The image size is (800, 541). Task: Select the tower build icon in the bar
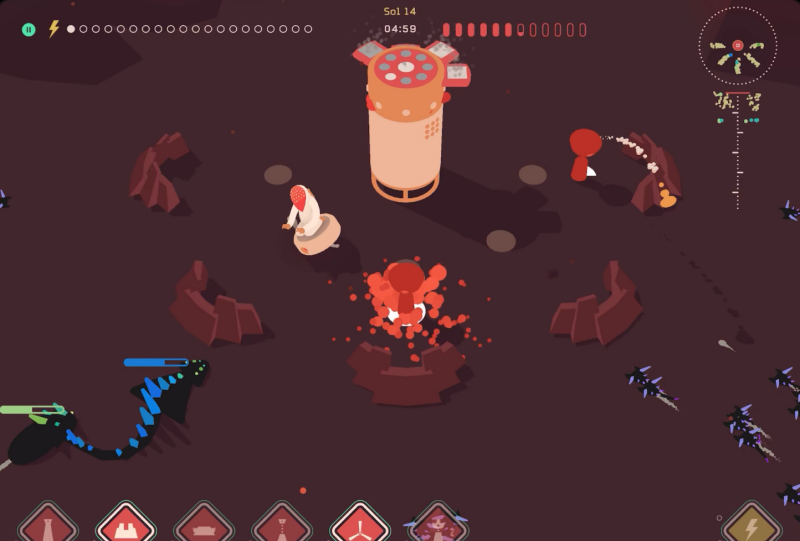48,526
